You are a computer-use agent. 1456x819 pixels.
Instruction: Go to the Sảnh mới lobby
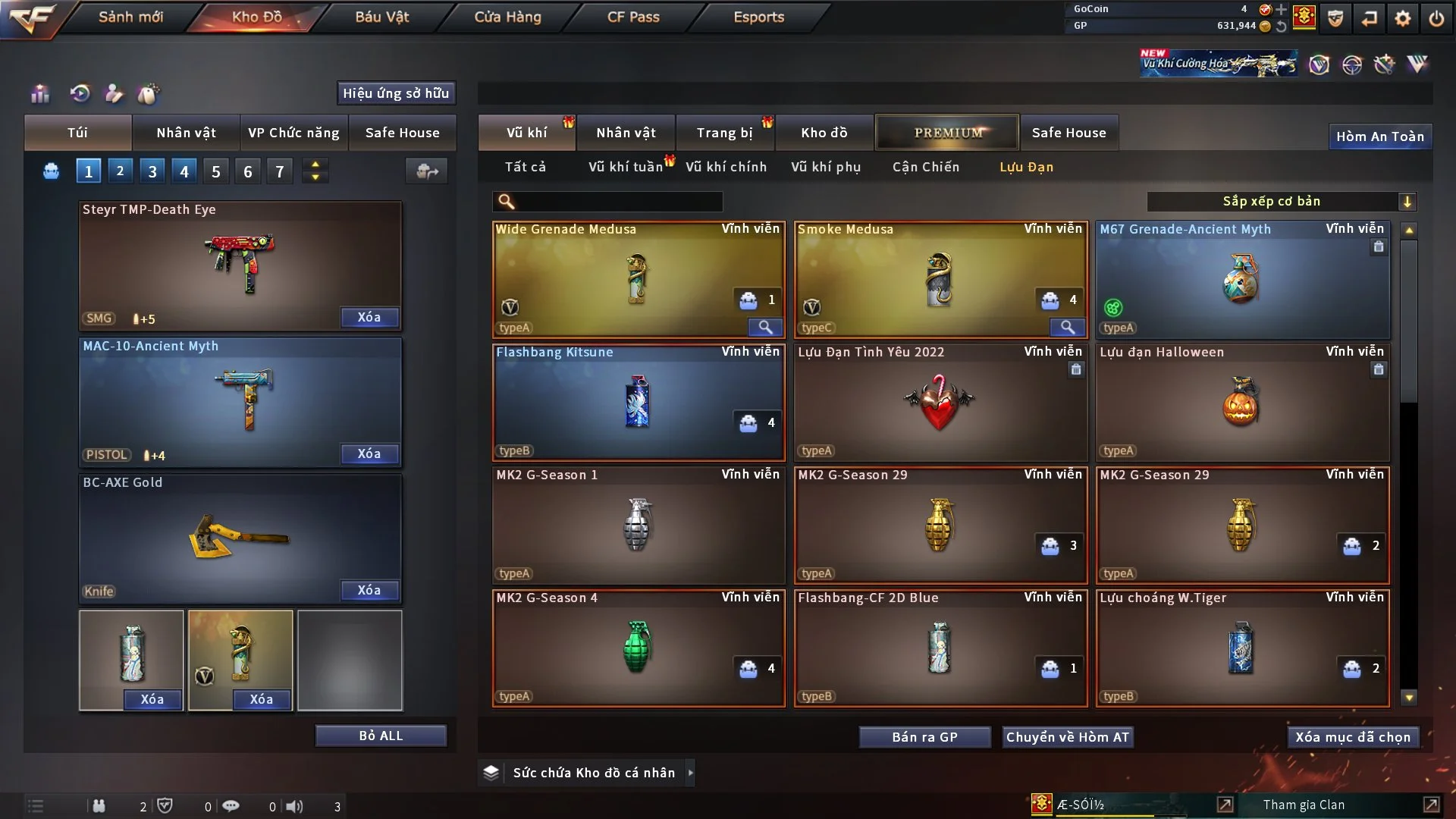[x=130, y=17]
